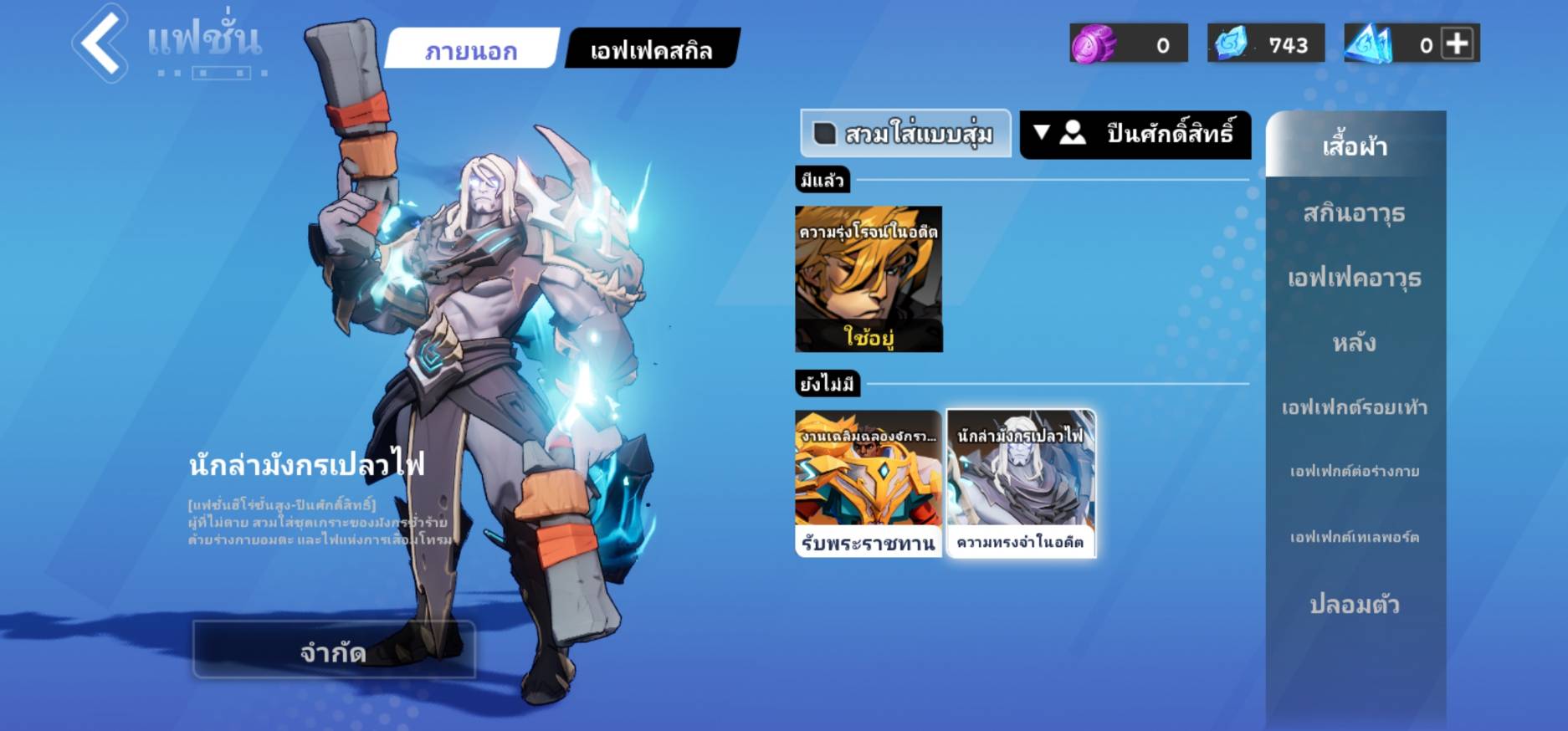Select the ความรุ่งโรจน์ในอดีต owned skin
Image resolution: width=1568 pixels, height=731 pixels.
pos(869,279)
